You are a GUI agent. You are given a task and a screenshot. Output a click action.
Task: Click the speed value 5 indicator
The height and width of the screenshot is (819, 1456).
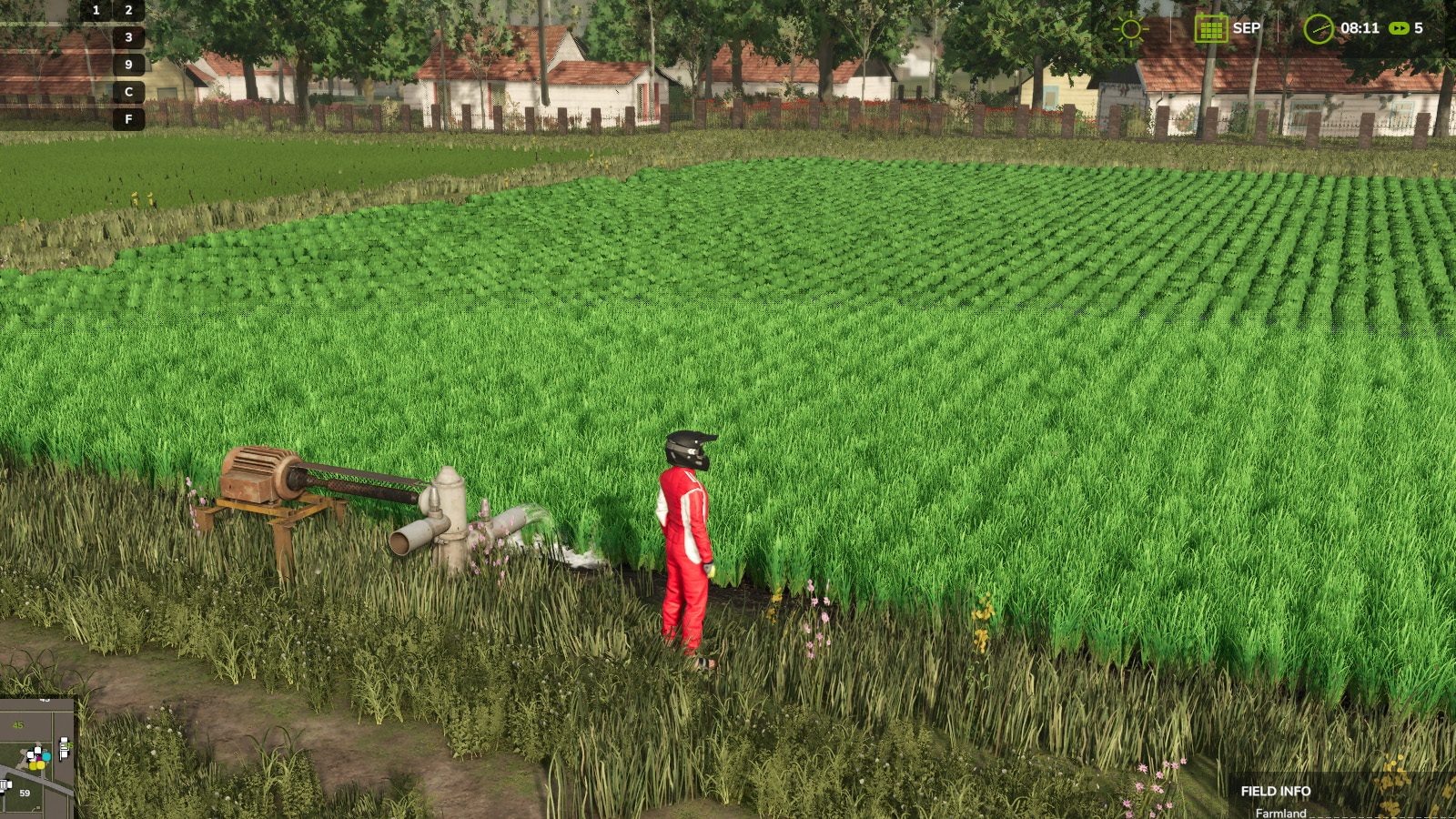pyautogui.click(x=1417, y=28)
